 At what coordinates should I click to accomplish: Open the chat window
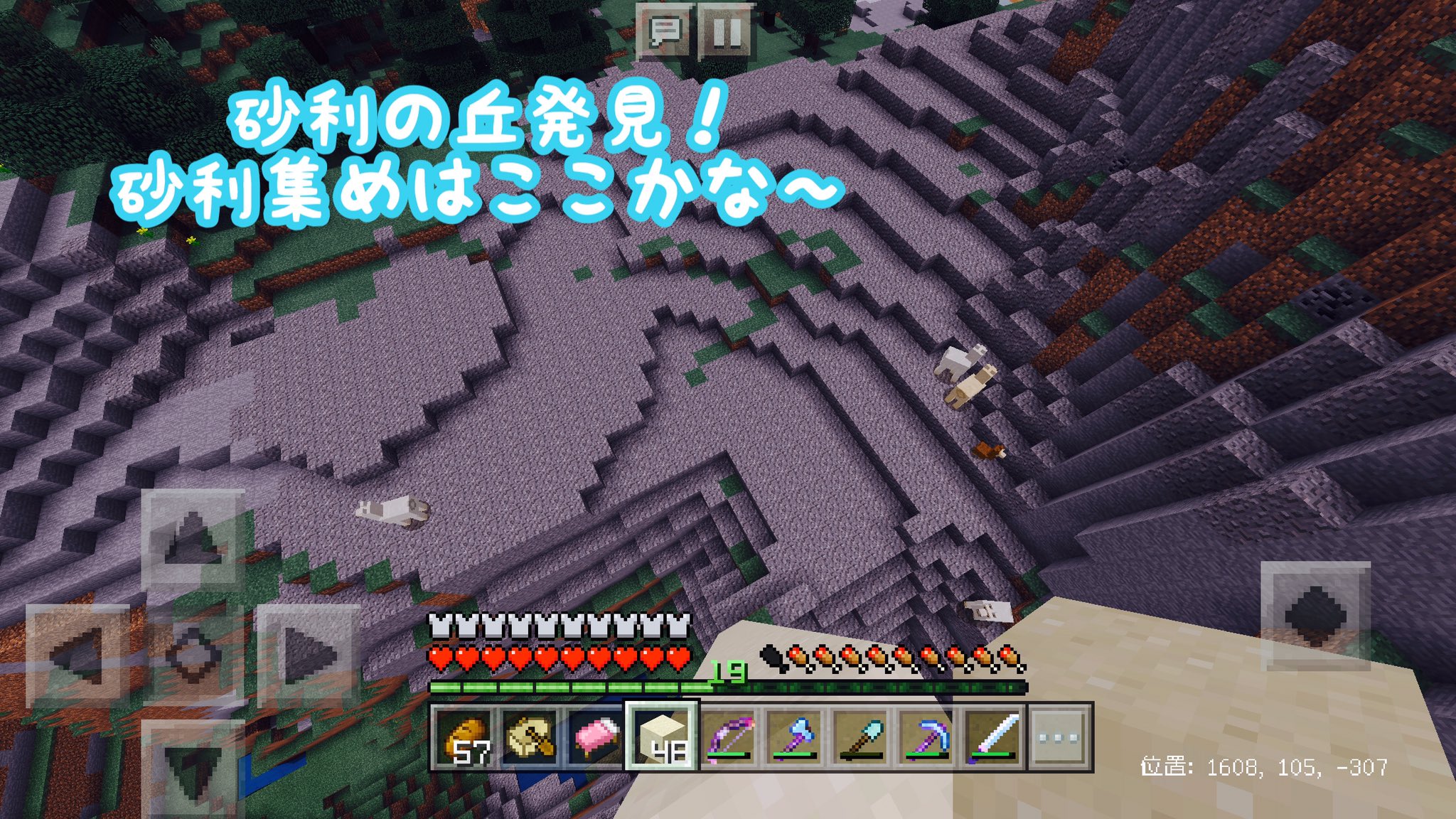(x=664, y=30)
